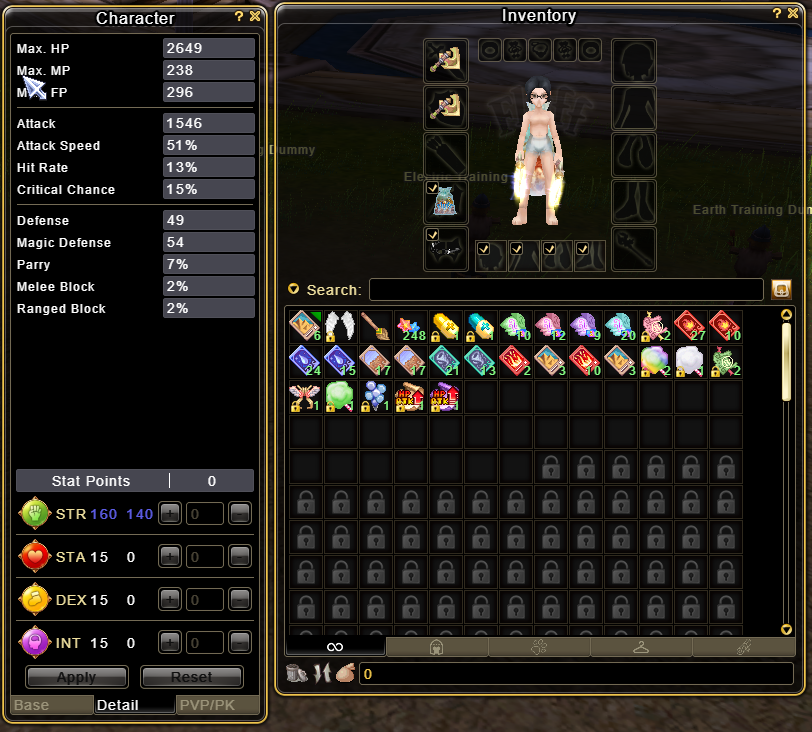812x732 pixels.
Task: Open the Inventory window help
Action: pyautogui.click(x=777, y=14)
